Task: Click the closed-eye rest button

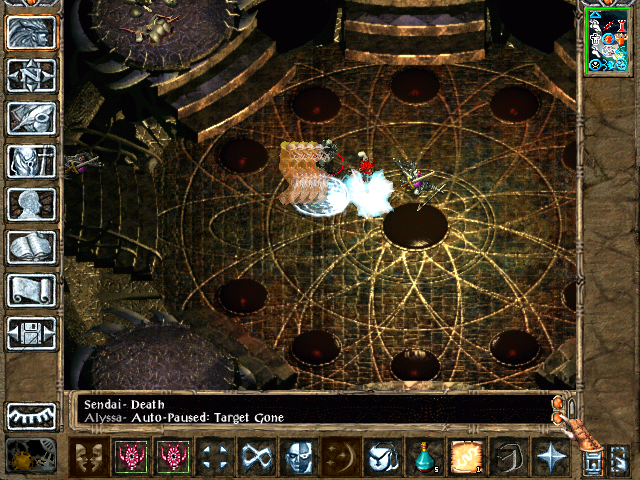Action: [x=32, y=415]
